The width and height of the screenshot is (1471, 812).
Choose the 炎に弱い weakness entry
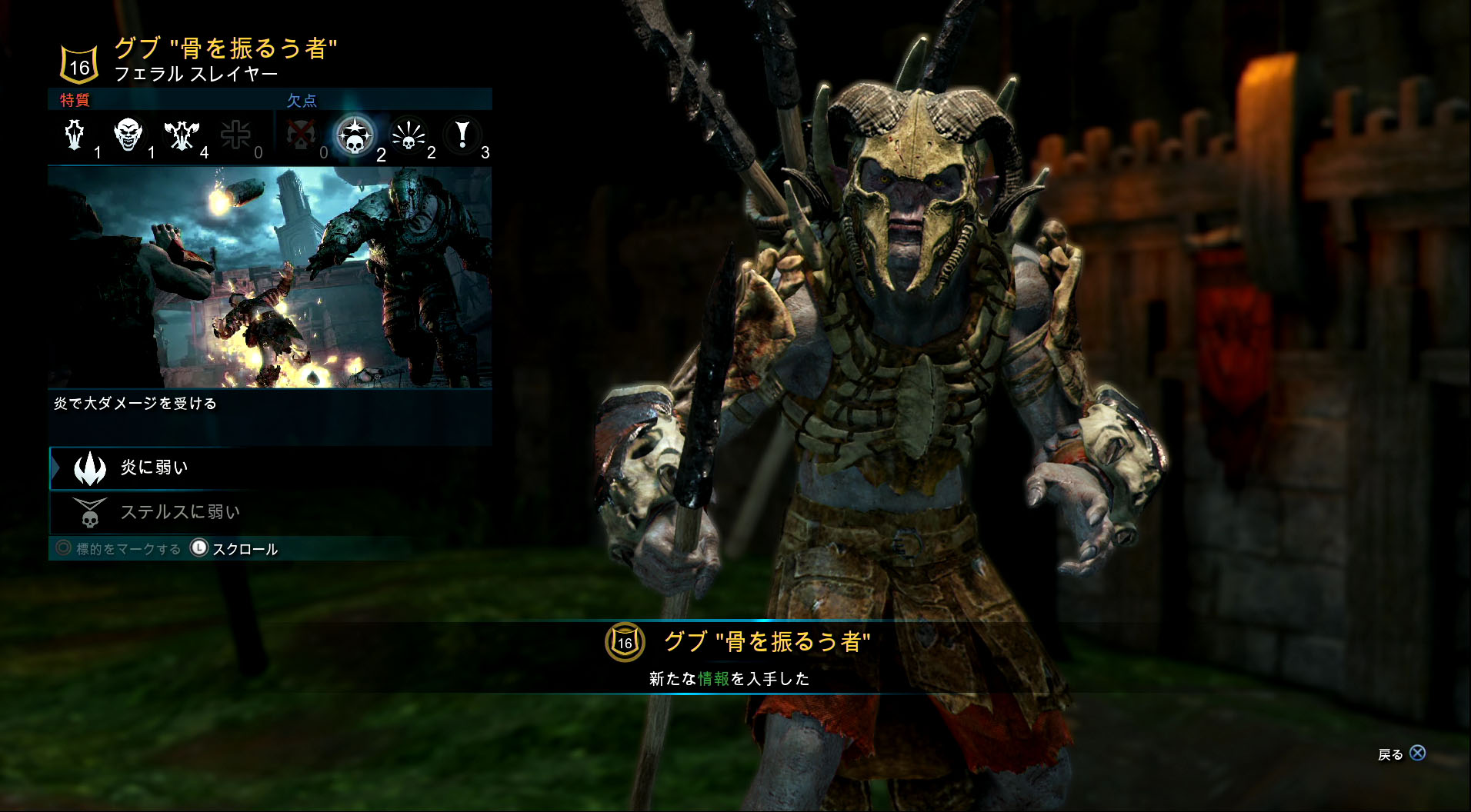click(x=154, y=468)
